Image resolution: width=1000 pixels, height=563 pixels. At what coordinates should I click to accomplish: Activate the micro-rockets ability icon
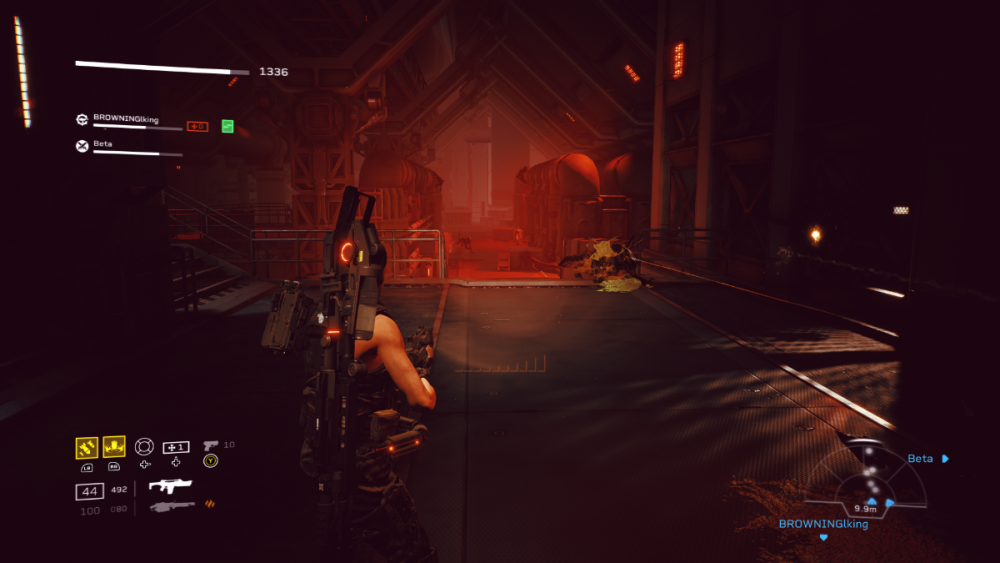pos(86,447)
